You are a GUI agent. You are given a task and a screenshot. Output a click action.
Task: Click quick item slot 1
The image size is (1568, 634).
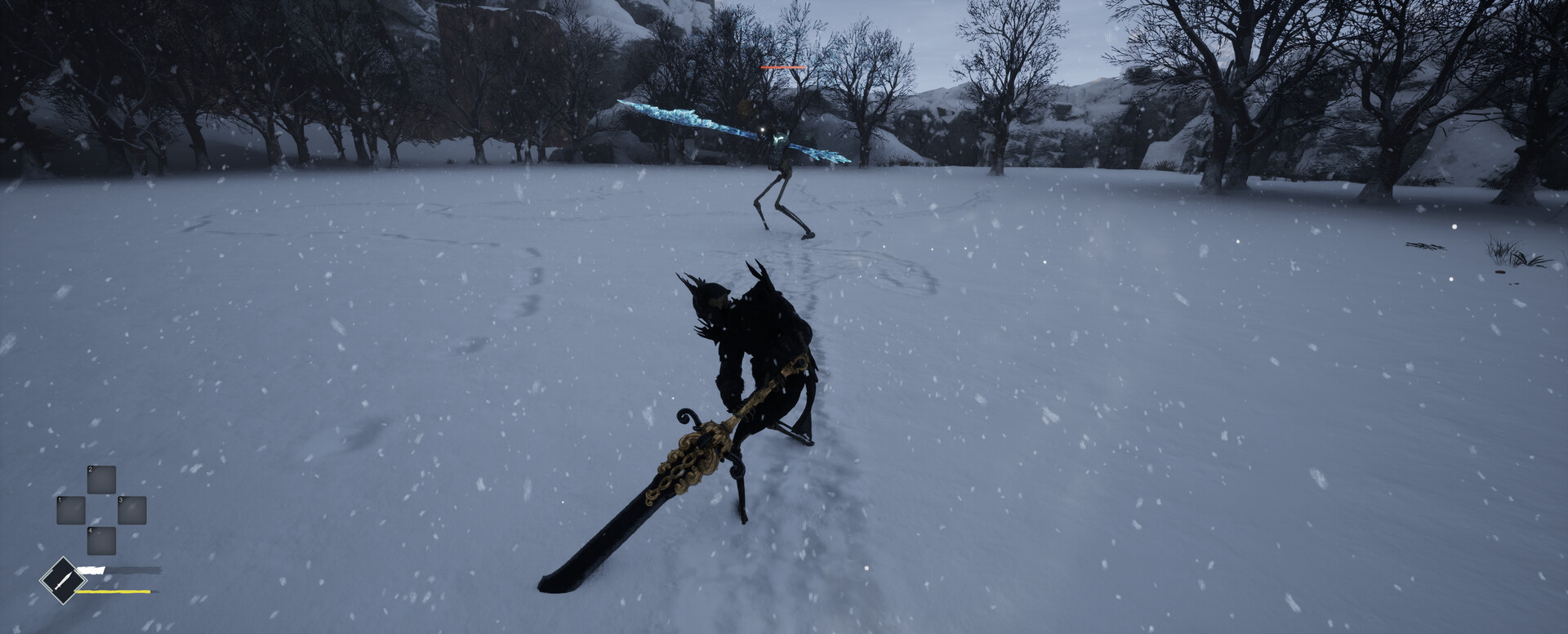(71, 511)
